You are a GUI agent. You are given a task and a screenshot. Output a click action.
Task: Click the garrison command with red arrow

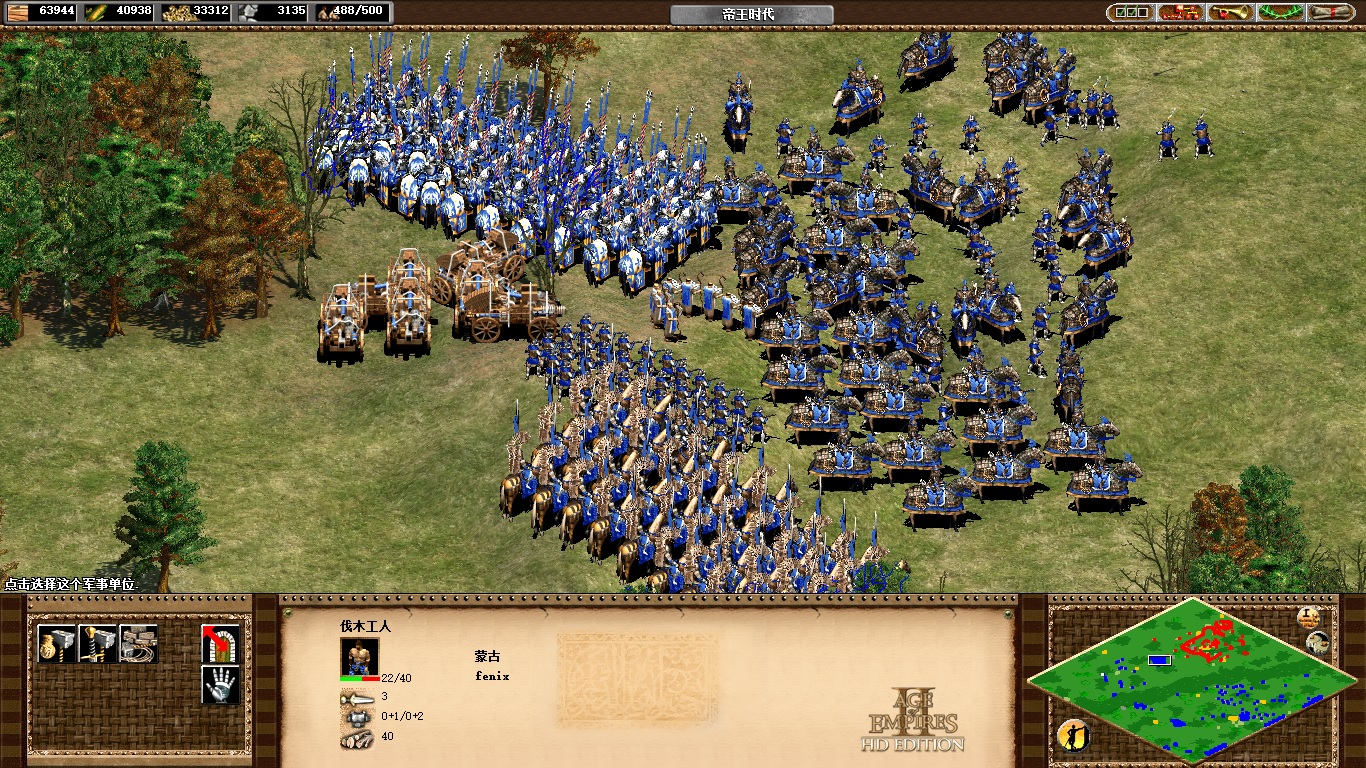point(220,644)
